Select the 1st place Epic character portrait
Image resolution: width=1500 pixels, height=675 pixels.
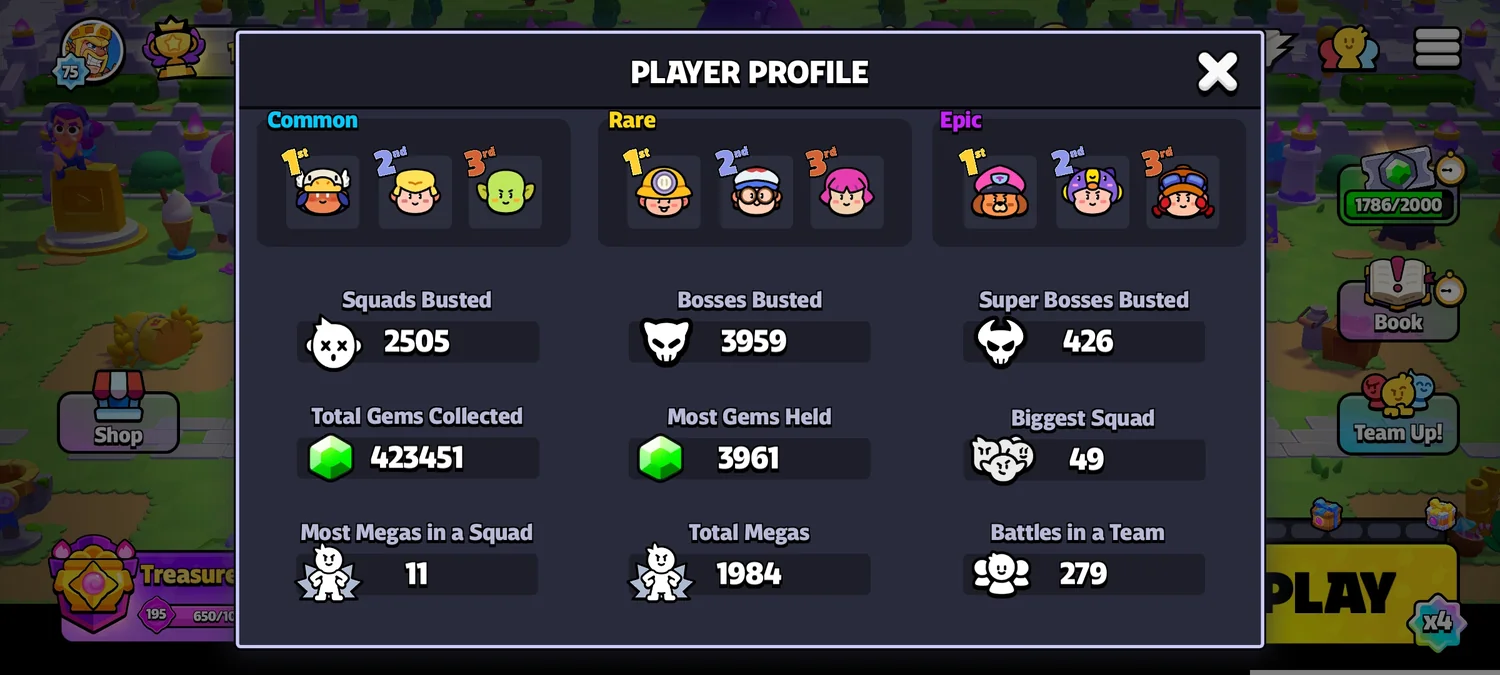999,191
